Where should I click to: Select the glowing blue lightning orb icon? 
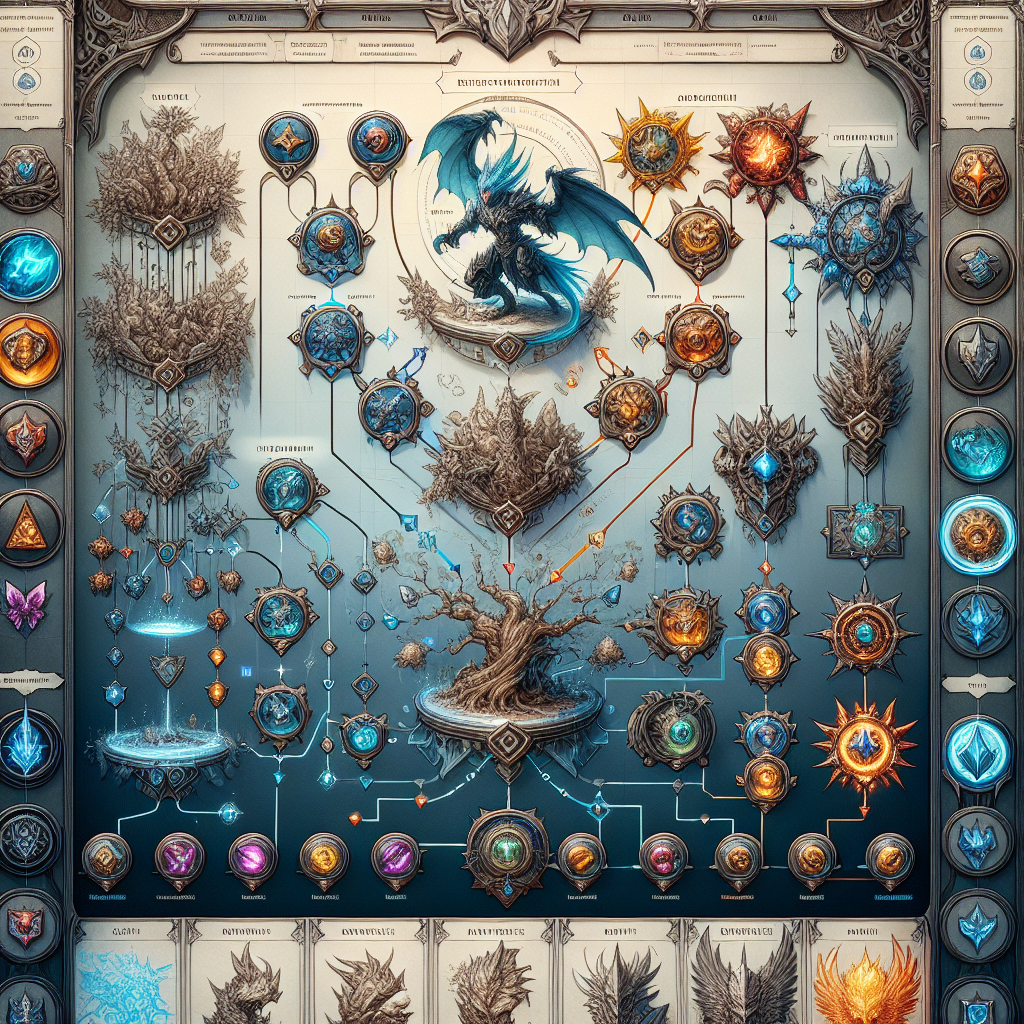click(x=27, y=265)
